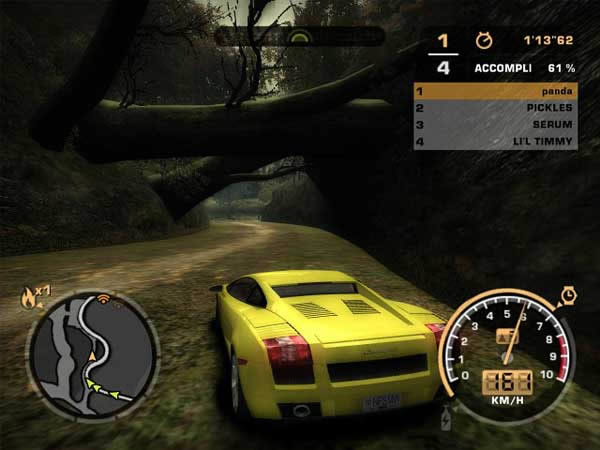Click the police radar detector bar
This screenshot has height=450, width=600.
pyautogui.click(x=299, y=37)
